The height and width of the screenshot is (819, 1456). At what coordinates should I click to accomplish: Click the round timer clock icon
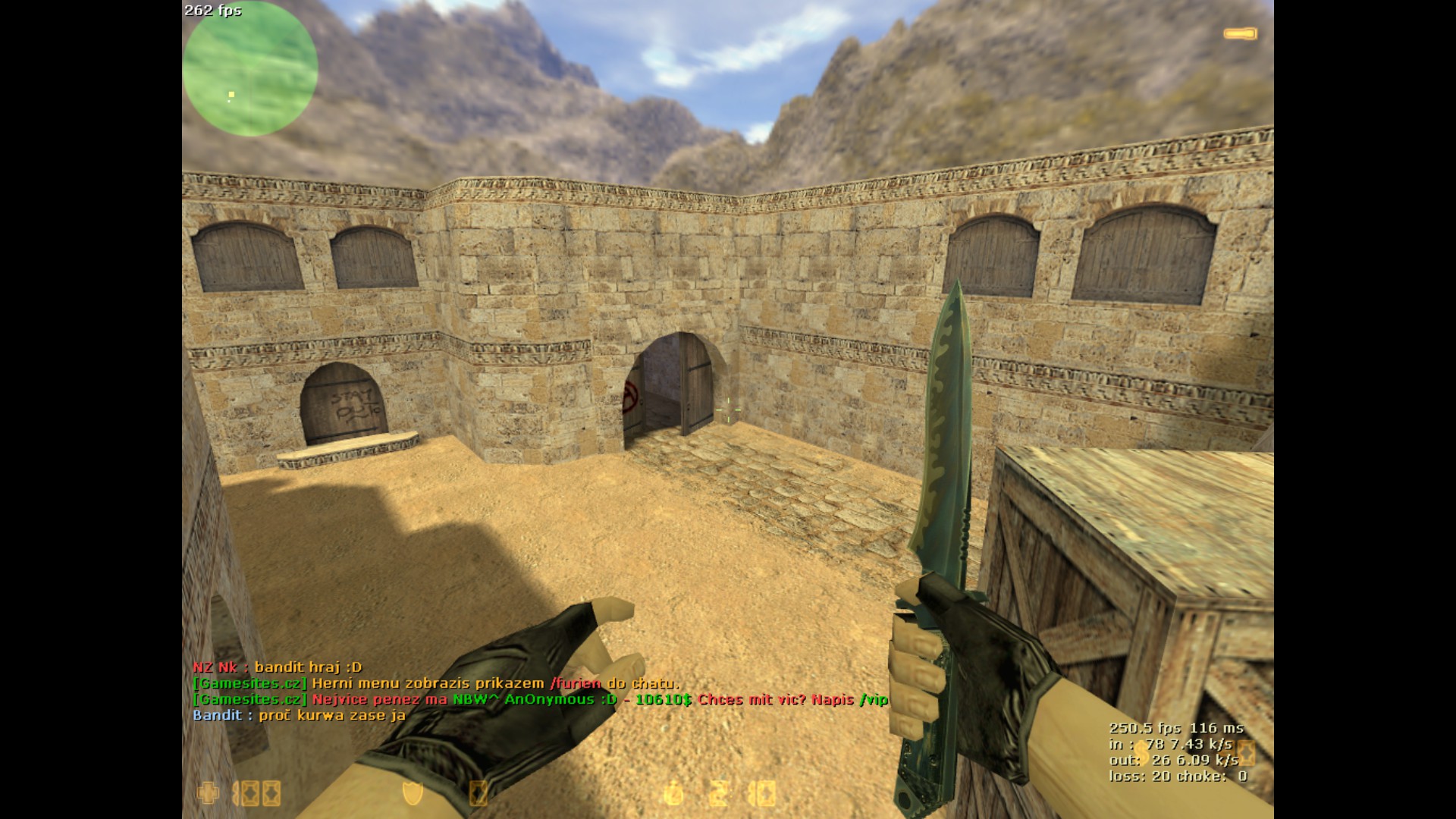[673, 794]
